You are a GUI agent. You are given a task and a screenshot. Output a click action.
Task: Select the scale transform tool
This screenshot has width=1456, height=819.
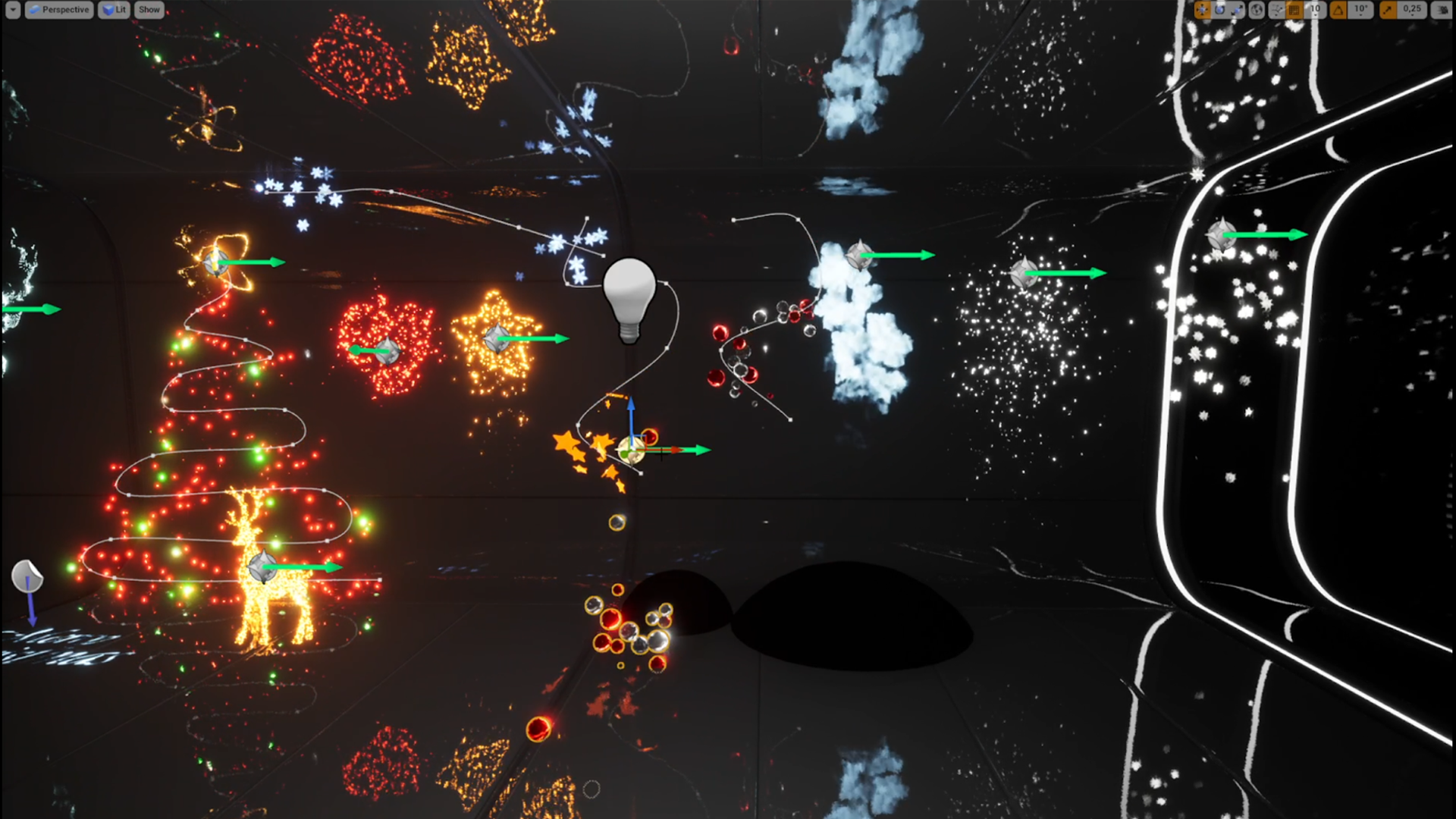point(1237,10)
